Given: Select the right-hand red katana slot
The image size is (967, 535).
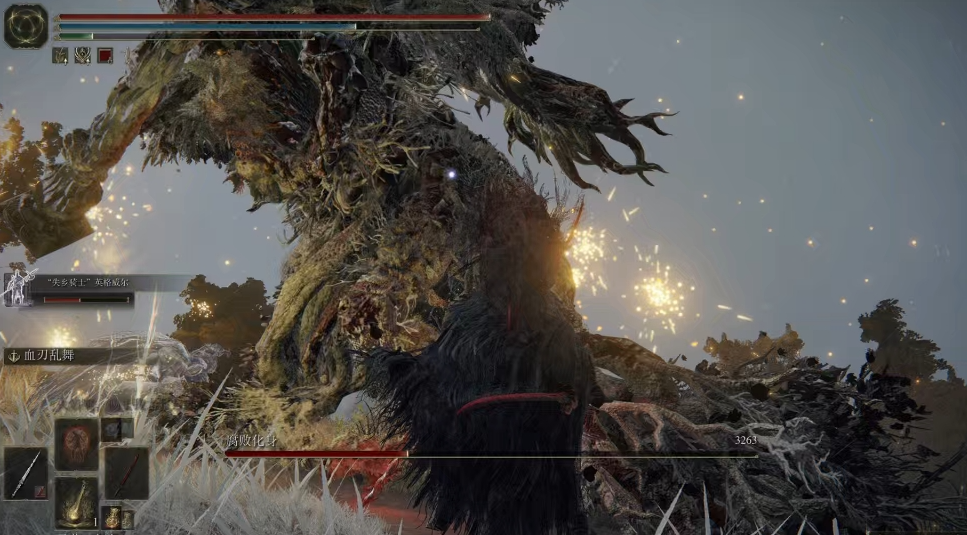Looking at the screenshot, I should click(126, 472).
